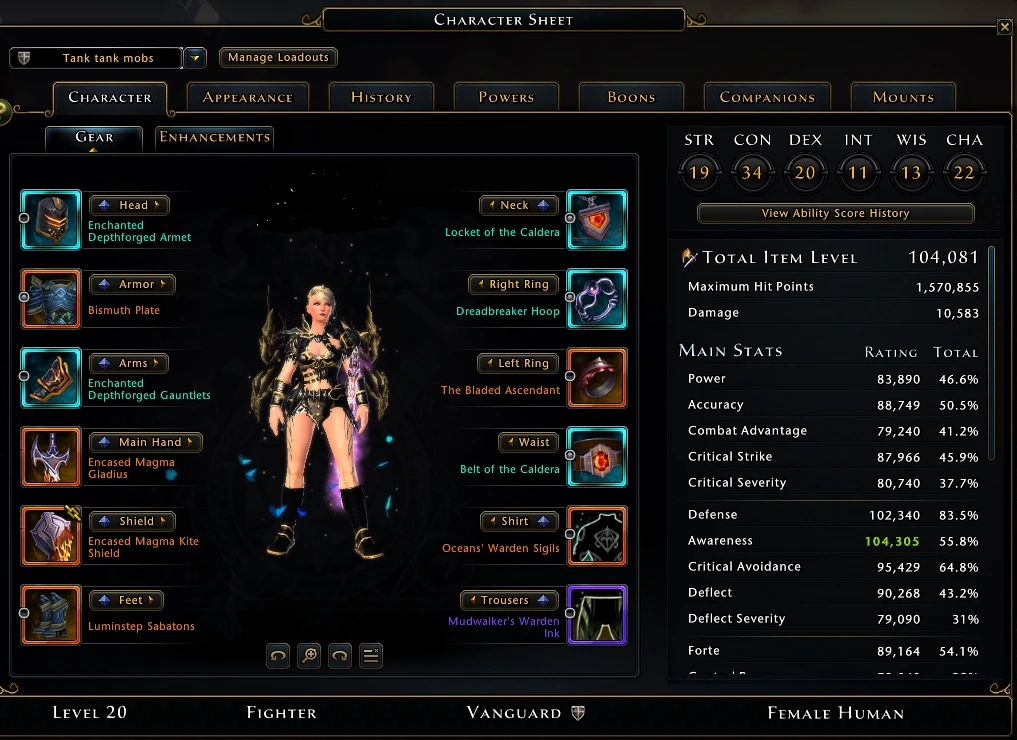Select the Encased Magma Gladius weapon slot
The width and height of the screenshot is (1017, 740).
coord(51,457)
